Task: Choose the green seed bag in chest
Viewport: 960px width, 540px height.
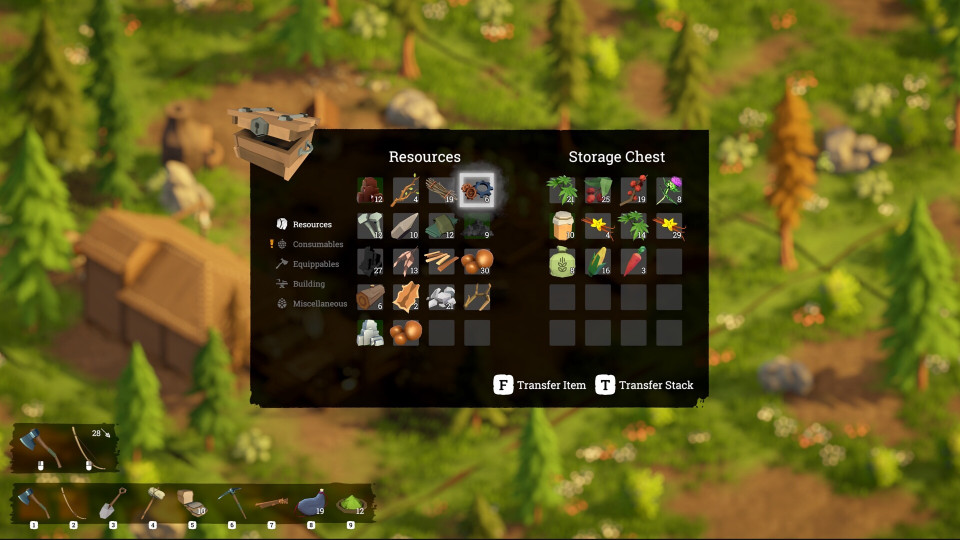Action: click(562, 262)
